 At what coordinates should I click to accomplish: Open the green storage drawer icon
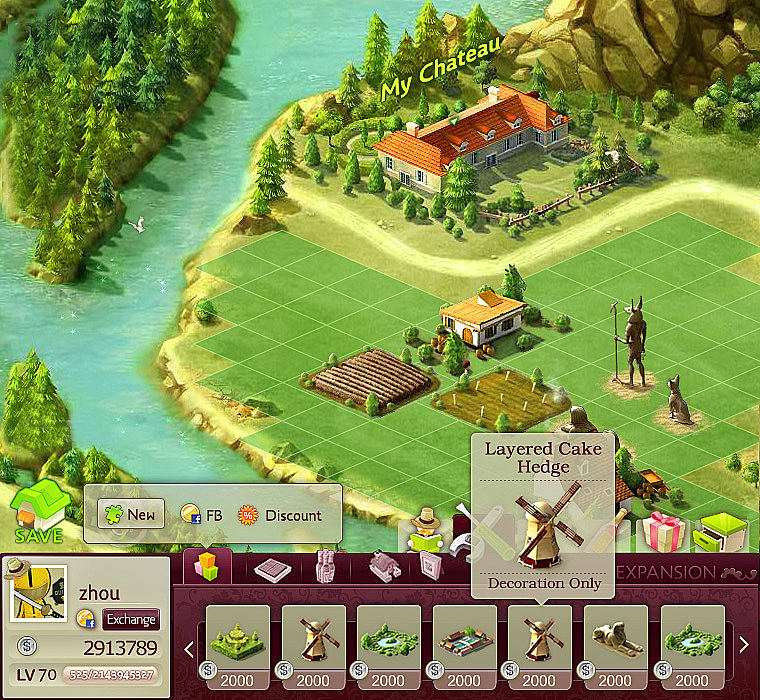720,532
